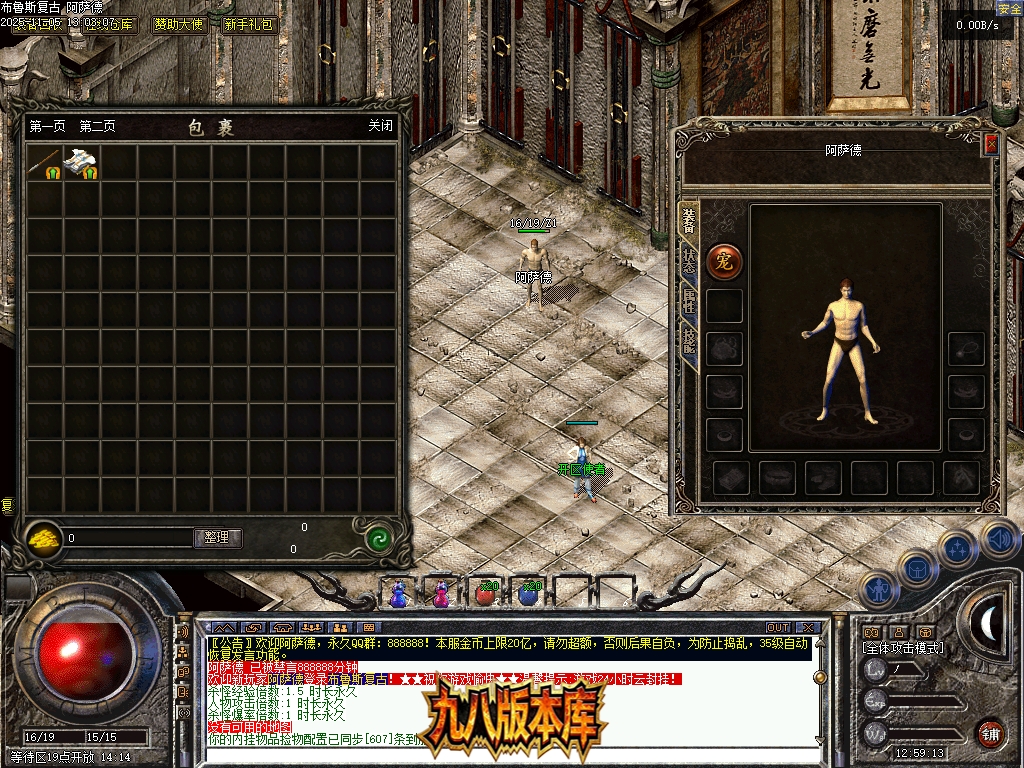Close the bag with the 关闭 button
The width and height of the screenshot is (1024, 768).
click(x=380, y=126)
